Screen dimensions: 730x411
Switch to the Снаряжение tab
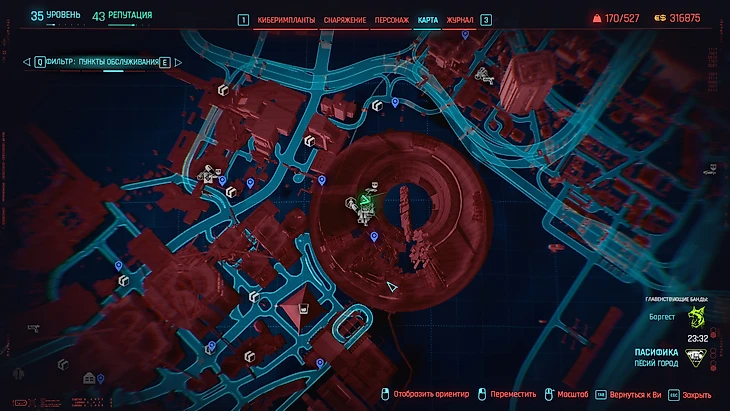click(343, 20)
